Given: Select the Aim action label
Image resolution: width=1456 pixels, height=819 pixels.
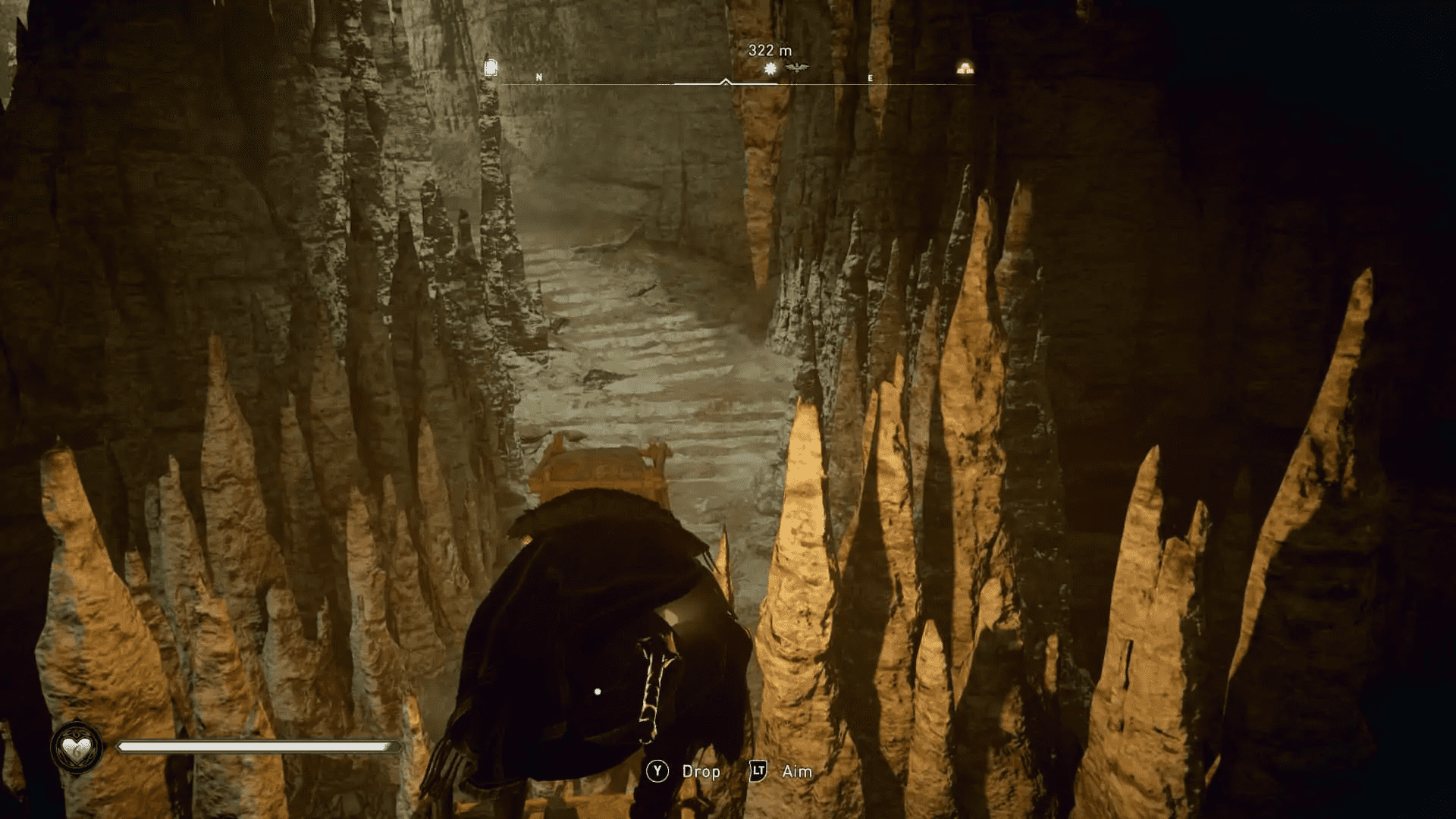Looking at the screenshot, I should [x=796, y=771].
